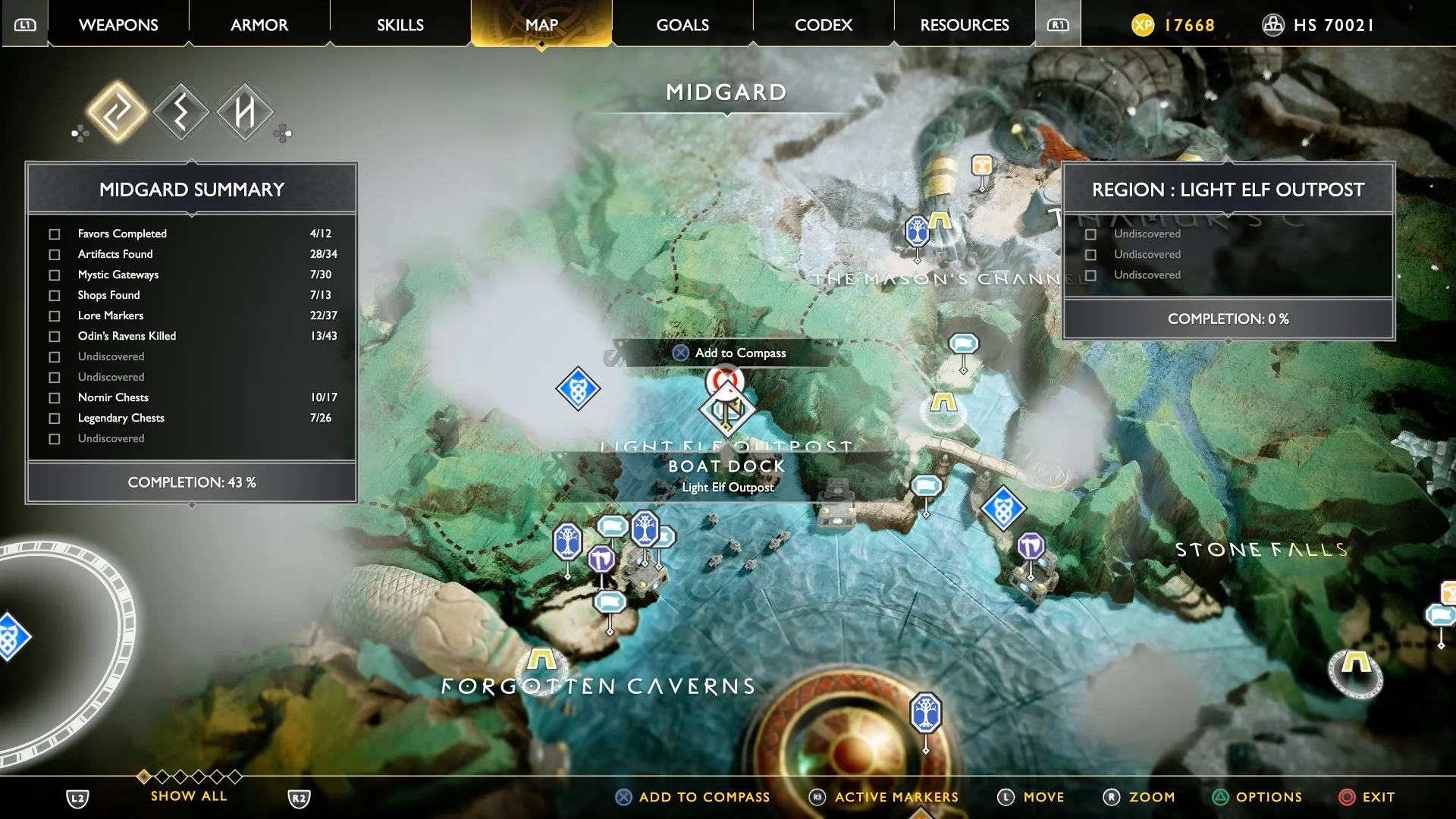Click the diamond page indicator next to SHOW ALL
Image resolution: width=1456 pixels, height=819 pixels.
click(x=144, y=776)
